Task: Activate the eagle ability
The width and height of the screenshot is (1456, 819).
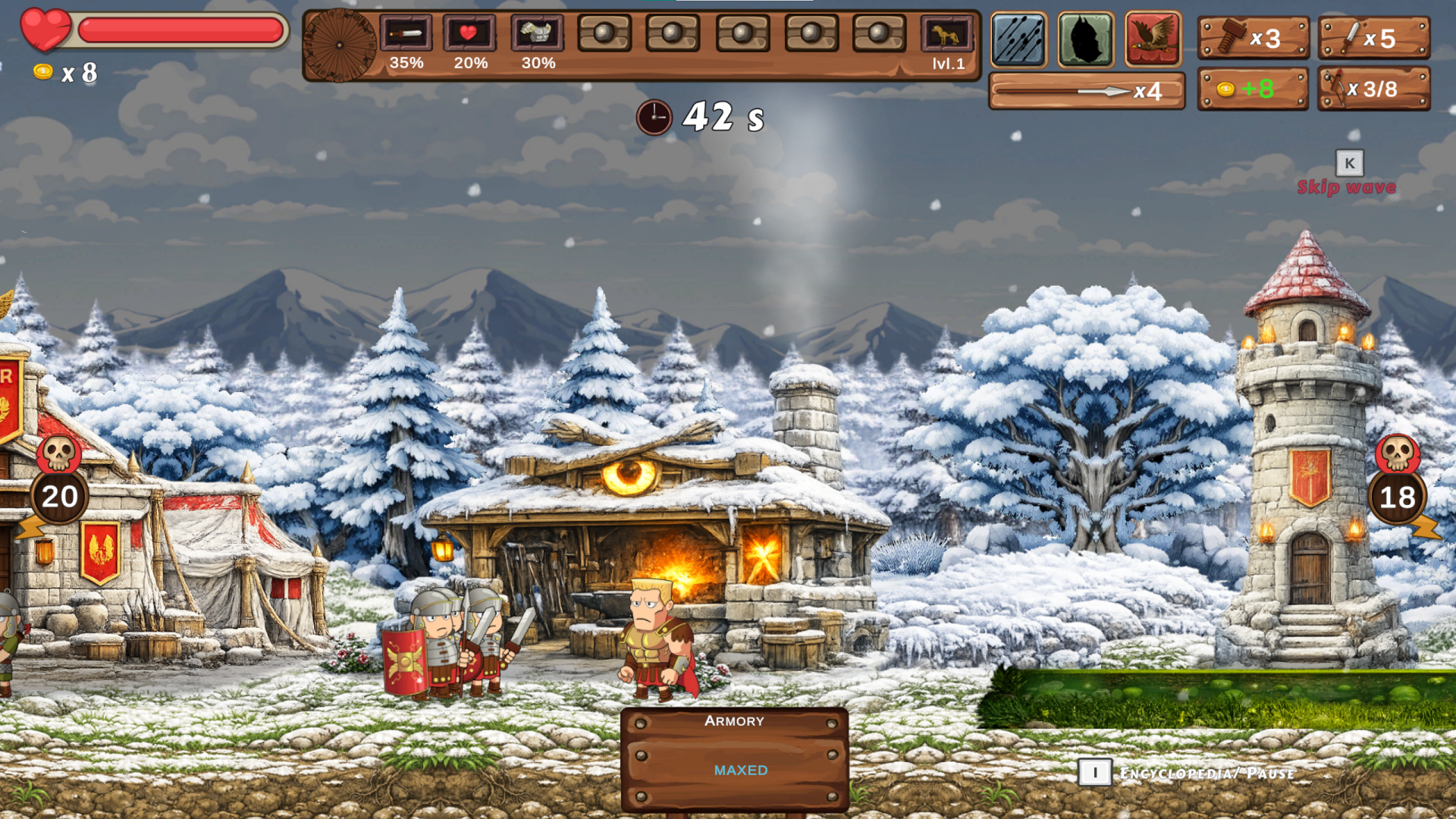Action: tap(1153, 39)
